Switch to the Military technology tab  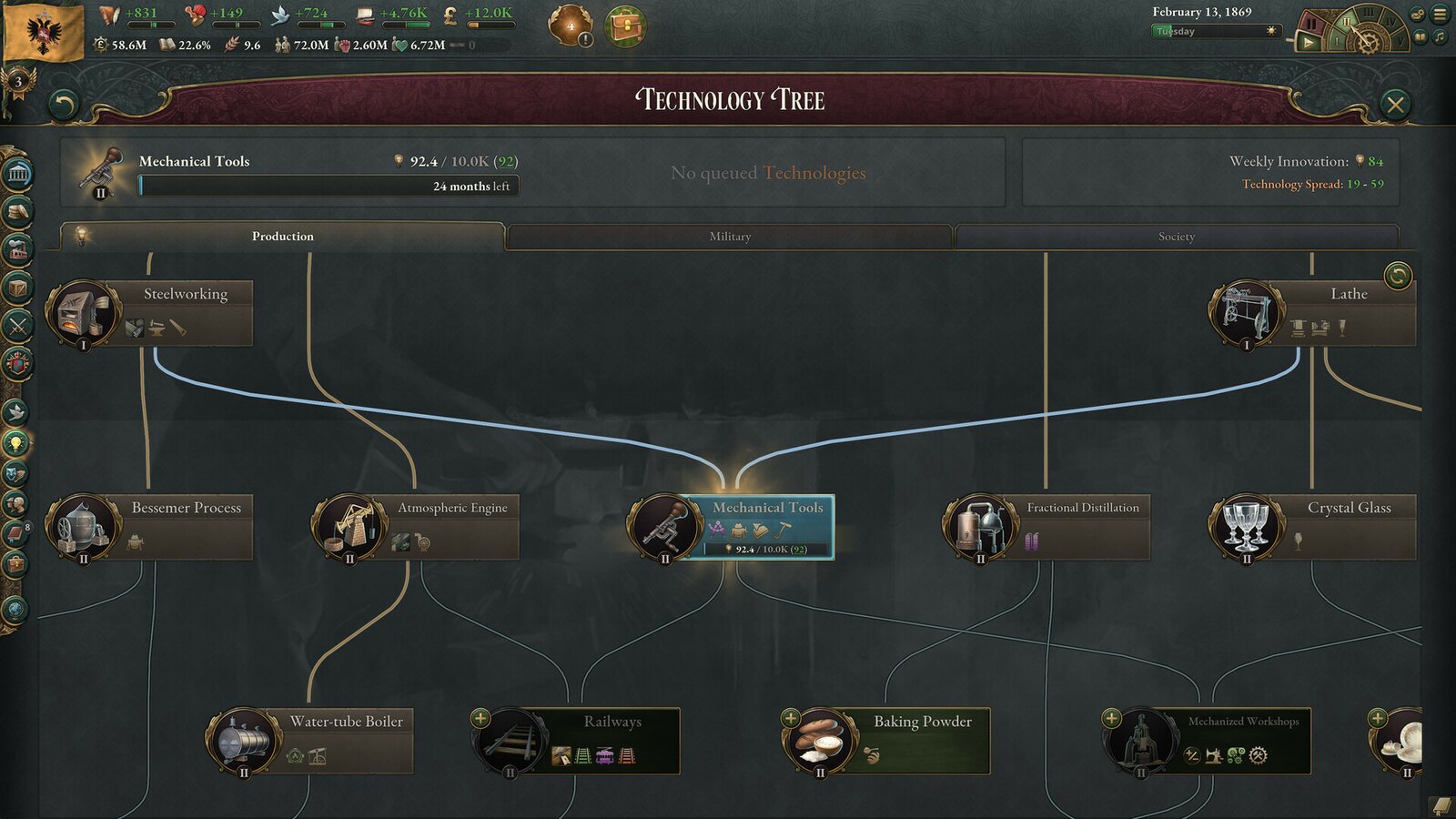(x=728, y=237)
